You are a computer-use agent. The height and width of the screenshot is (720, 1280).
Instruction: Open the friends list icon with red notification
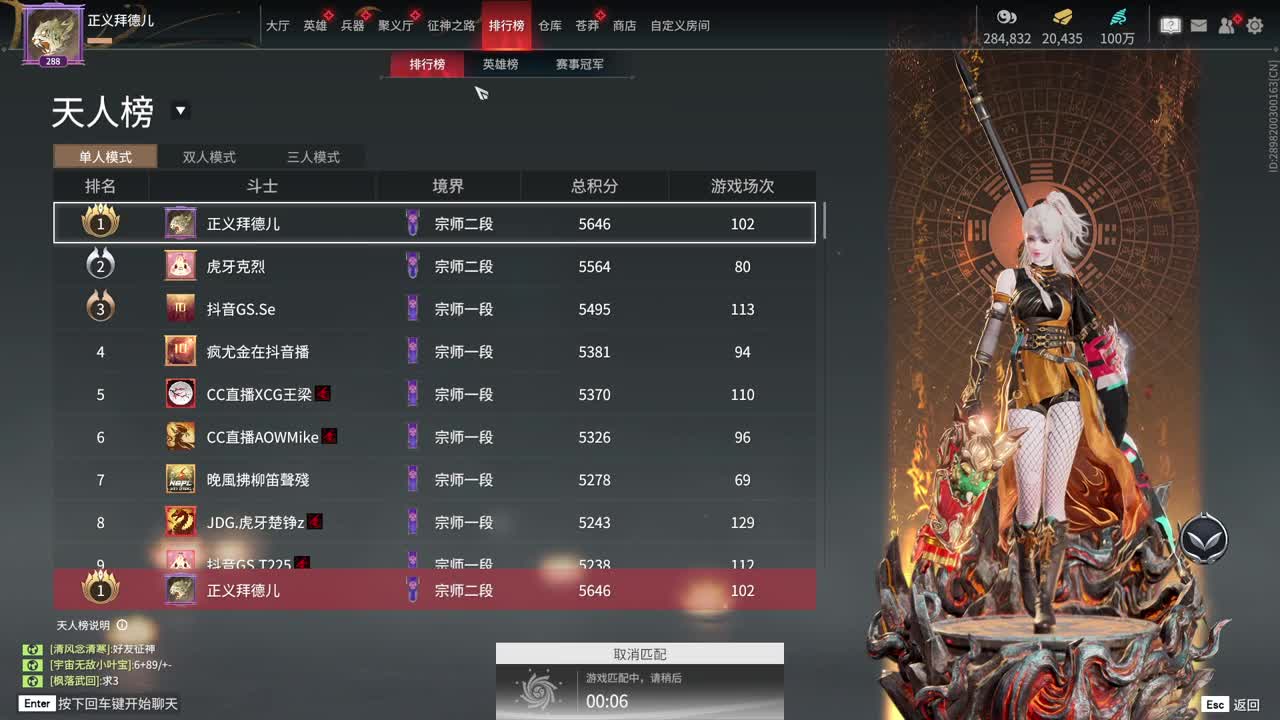click(1226, 26)
